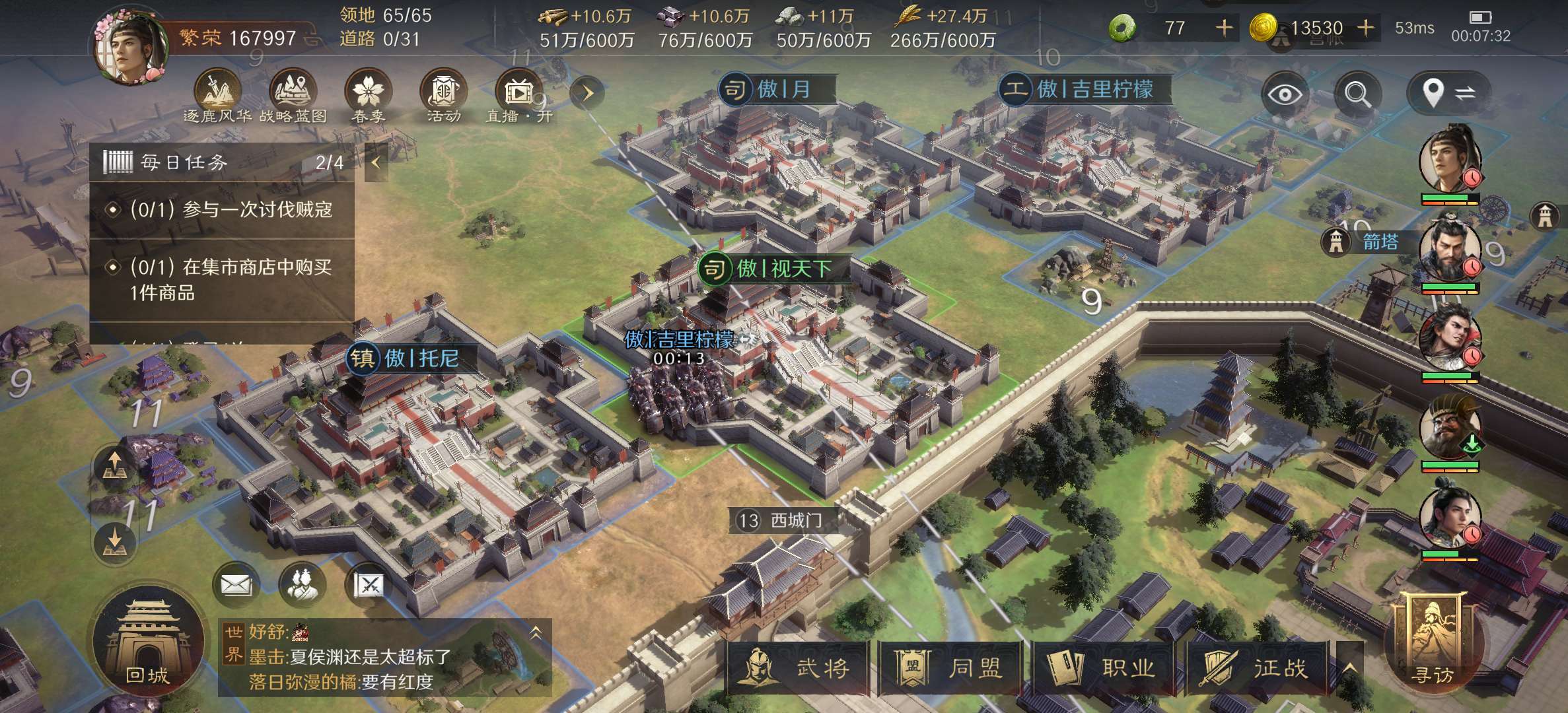Open the crossed swords battle report icon
Screen dimensions: 1568x713
click(x=369, y=584)
